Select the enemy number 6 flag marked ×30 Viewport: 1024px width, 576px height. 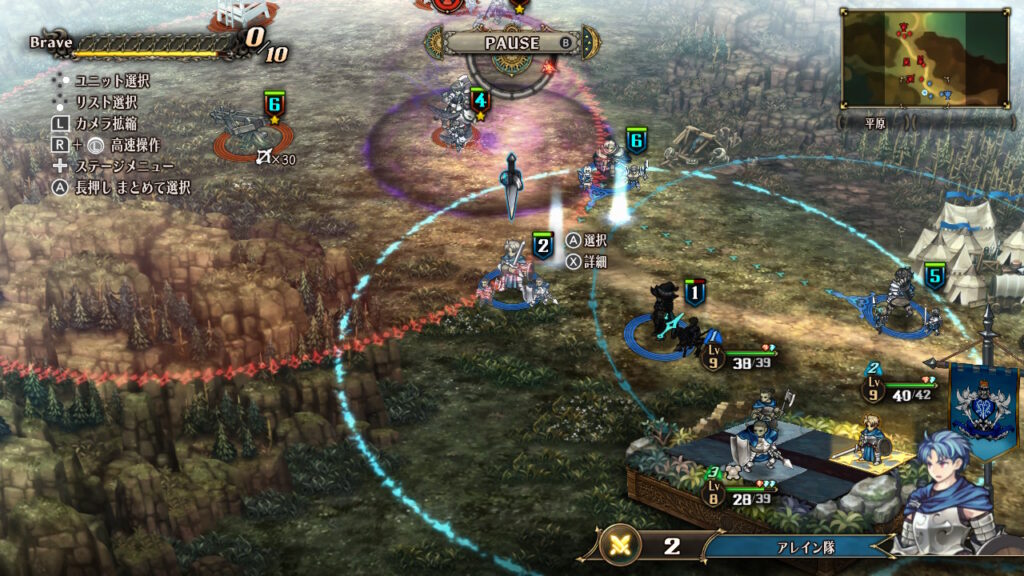pos(274,103)
